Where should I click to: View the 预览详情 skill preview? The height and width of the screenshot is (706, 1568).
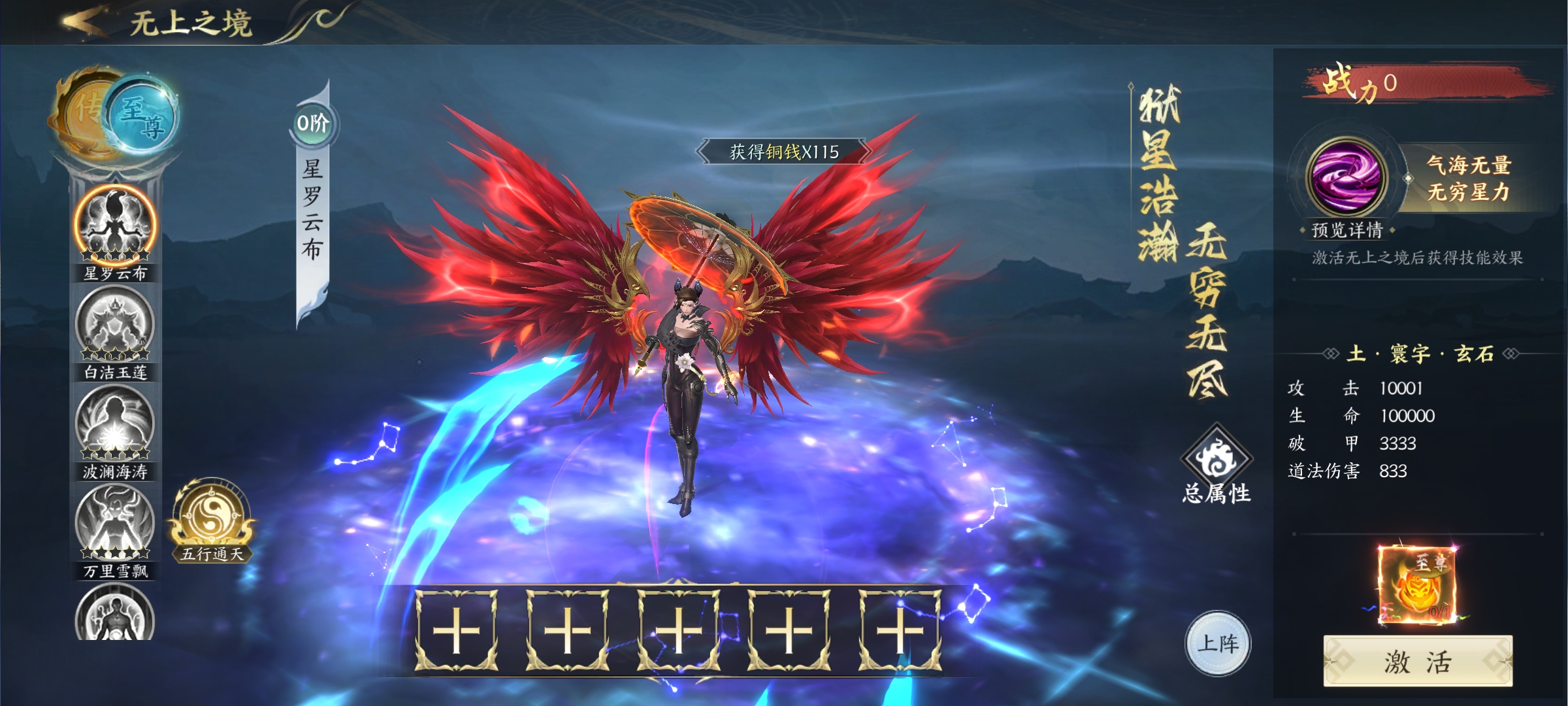tap(1347, 230)
